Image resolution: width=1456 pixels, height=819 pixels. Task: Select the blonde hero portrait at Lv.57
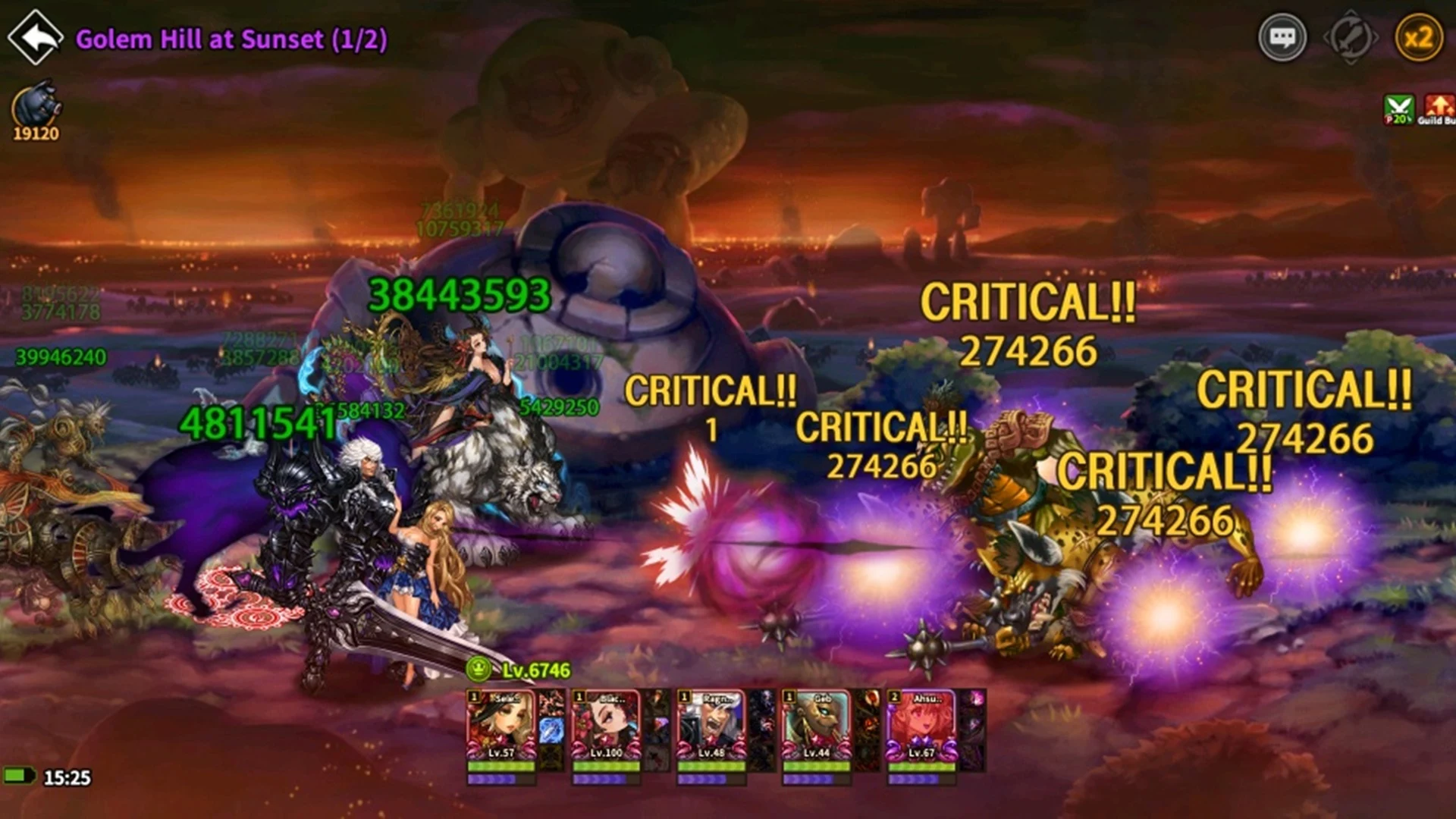click(500, 726)
